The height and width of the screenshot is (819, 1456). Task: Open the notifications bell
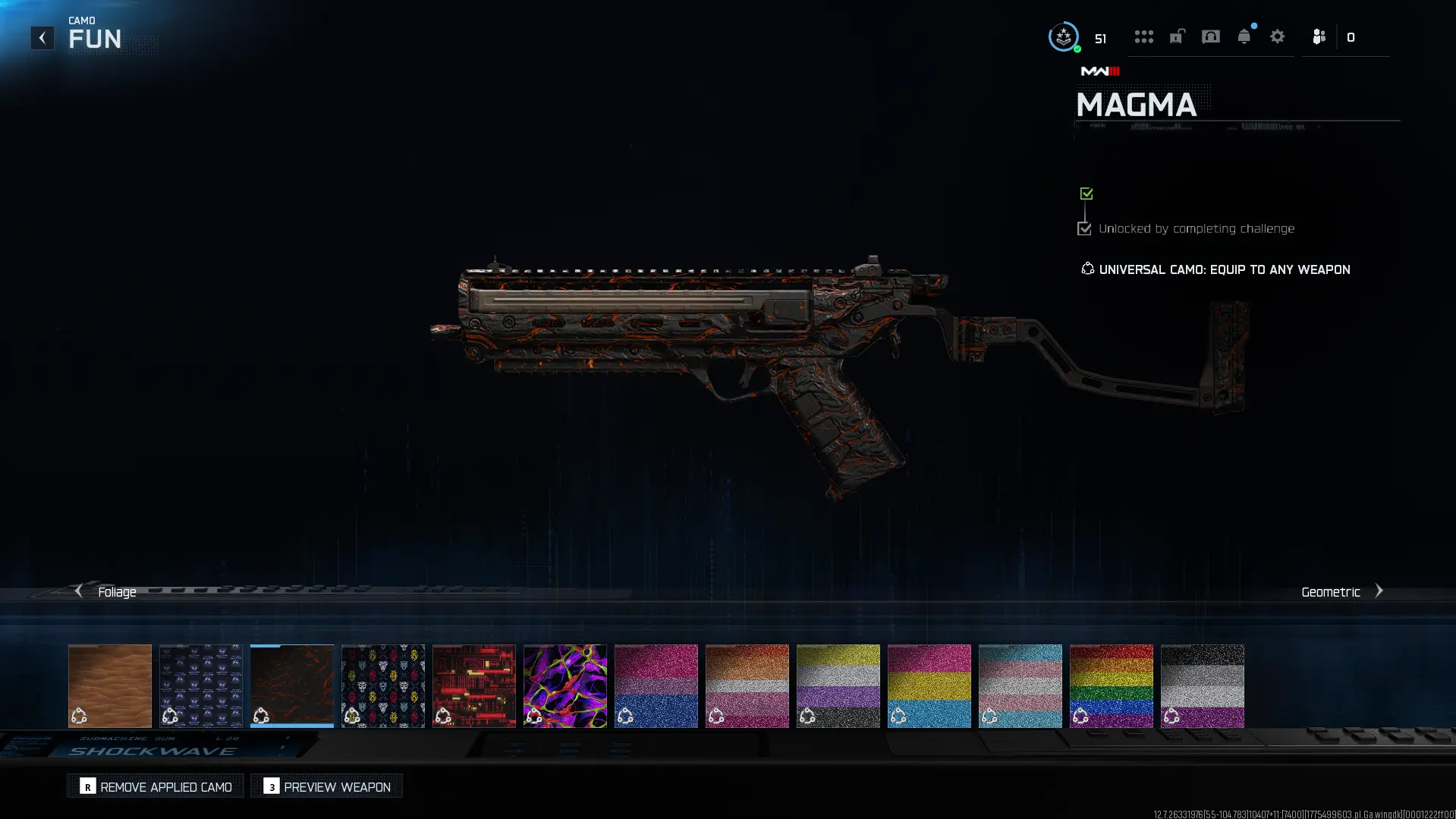(x=1244, y=36)
